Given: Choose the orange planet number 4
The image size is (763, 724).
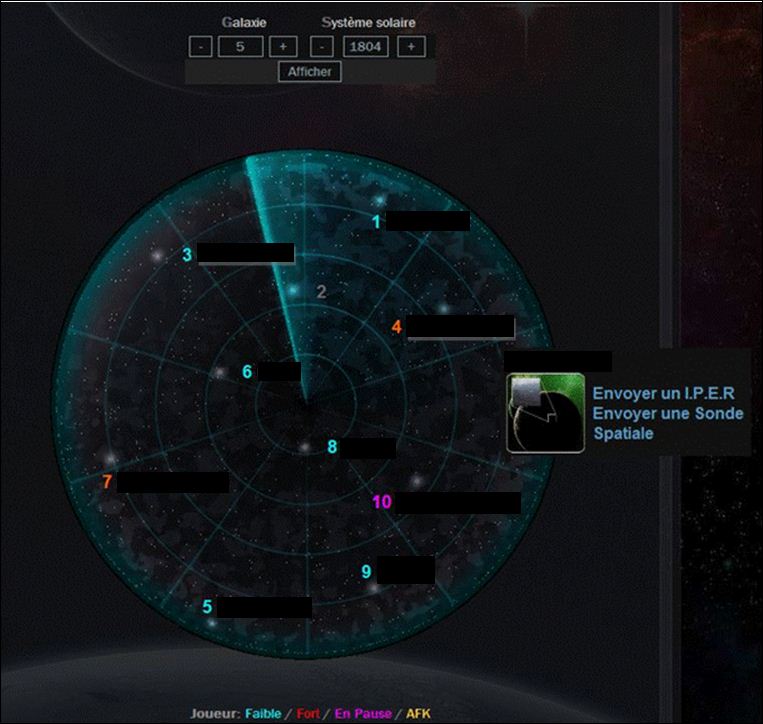Looking at the screenshot, I should (x=397, y=327).
